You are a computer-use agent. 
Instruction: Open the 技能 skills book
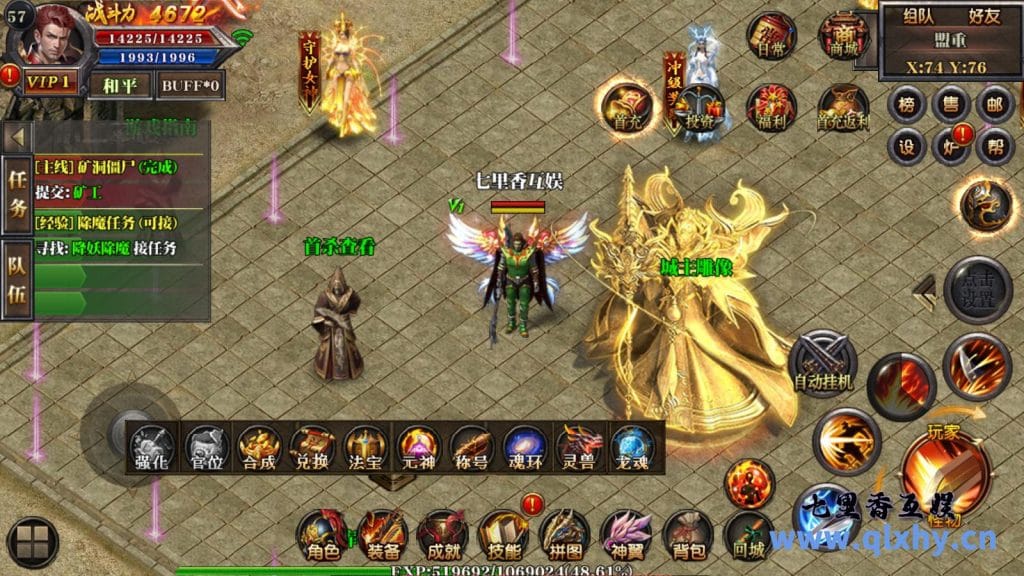[502, 534]
